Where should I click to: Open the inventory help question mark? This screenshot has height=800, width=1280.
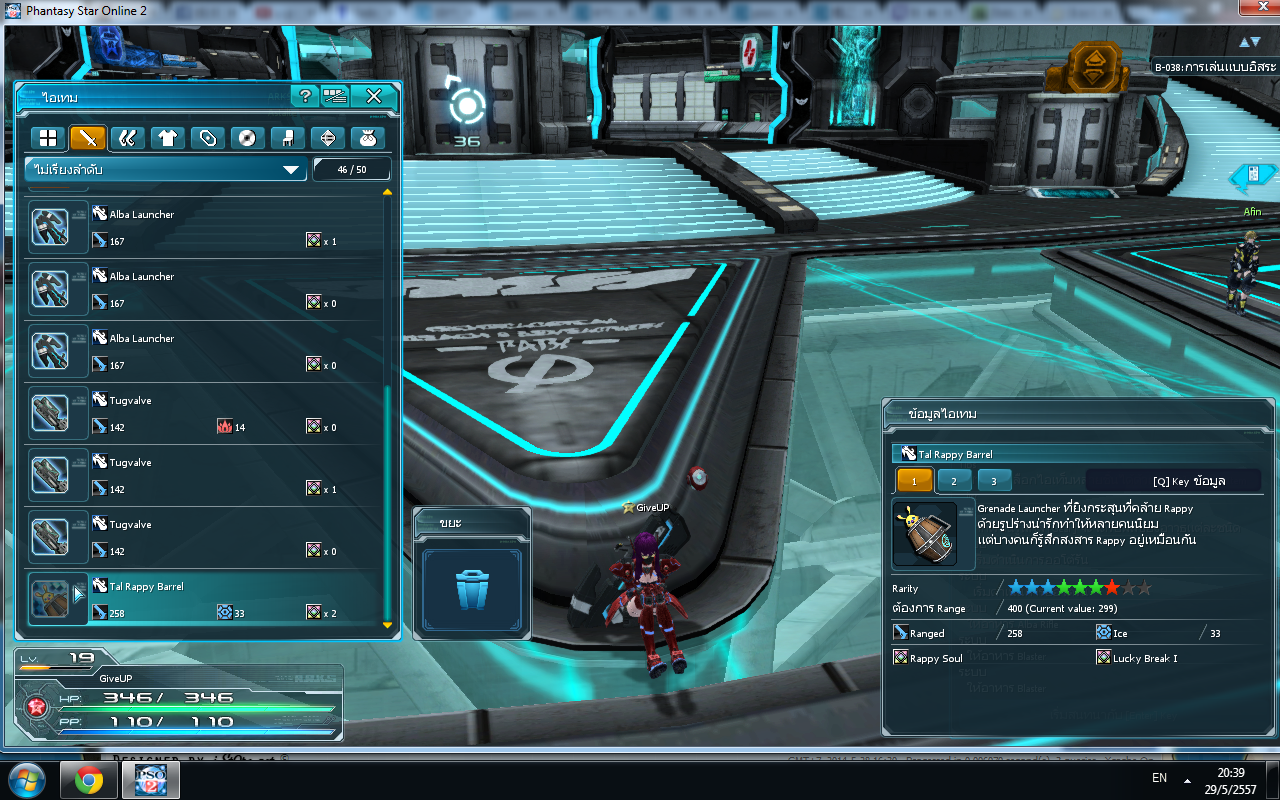304,96
